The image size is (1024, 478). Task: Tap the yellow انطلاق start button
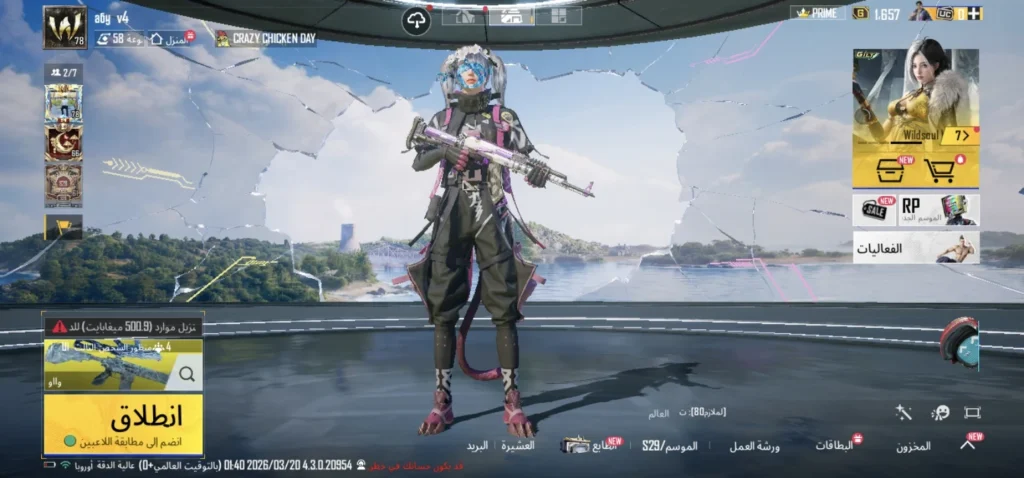122,422
